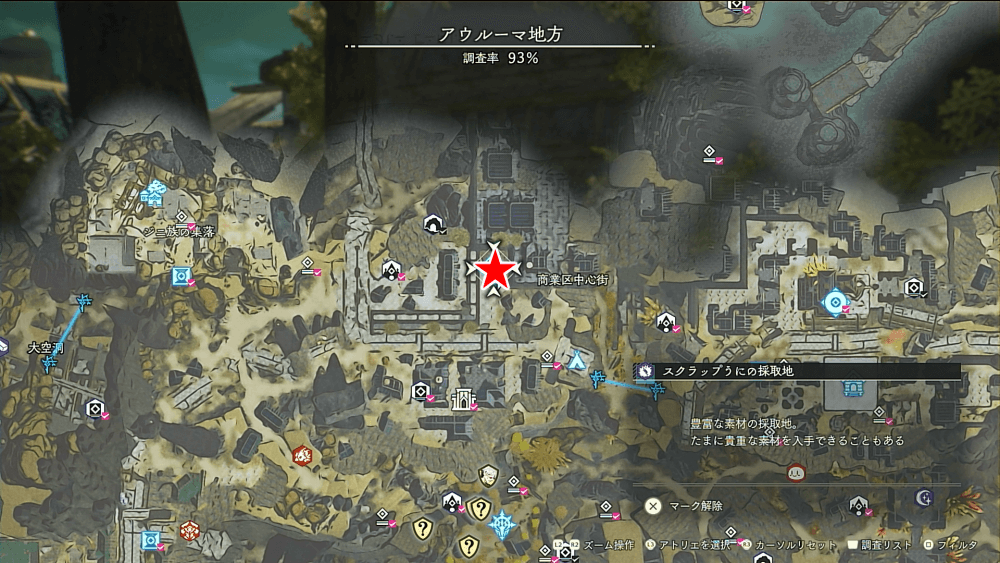The image size is (1000, 563).
Task: Select the blue tent campsite icon
Action: point(577,361)
